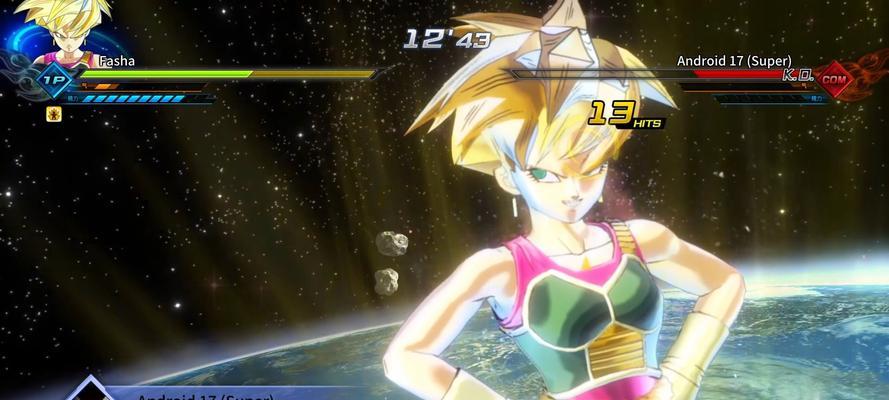The height and width of the screenshot is (400, 889).
Task: Select the yellow status buff icon
Action: (x=54, y=114)
